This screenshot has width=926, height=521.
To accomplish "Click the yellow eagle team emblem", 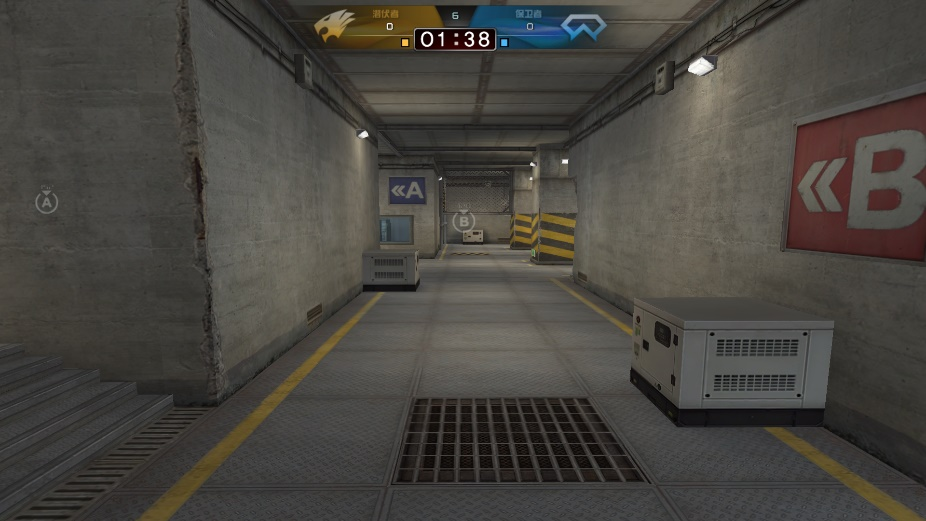I will [x=335, y=26].
